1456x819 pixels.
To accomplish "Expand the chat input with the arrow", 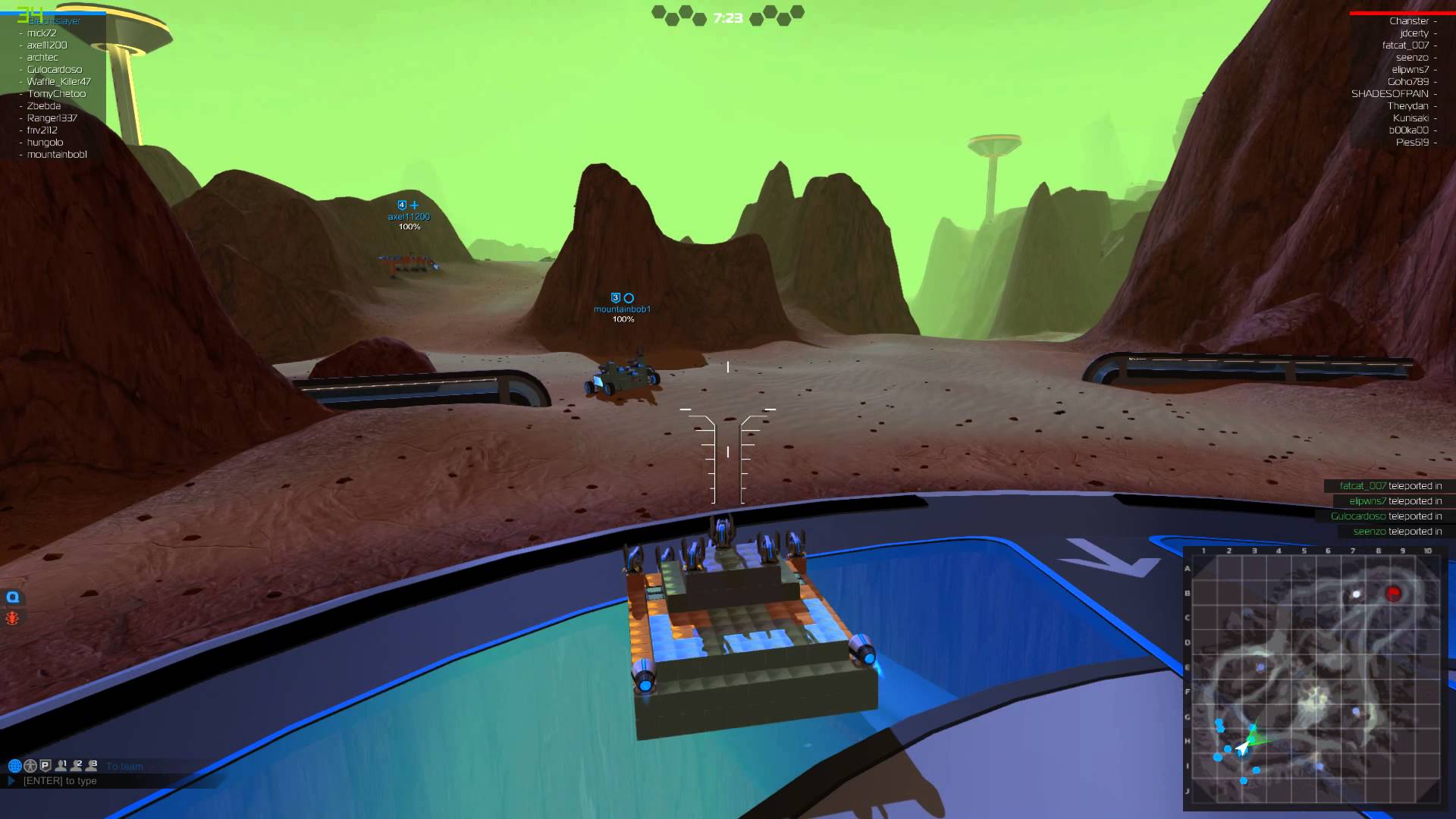I will coord(11,780).
